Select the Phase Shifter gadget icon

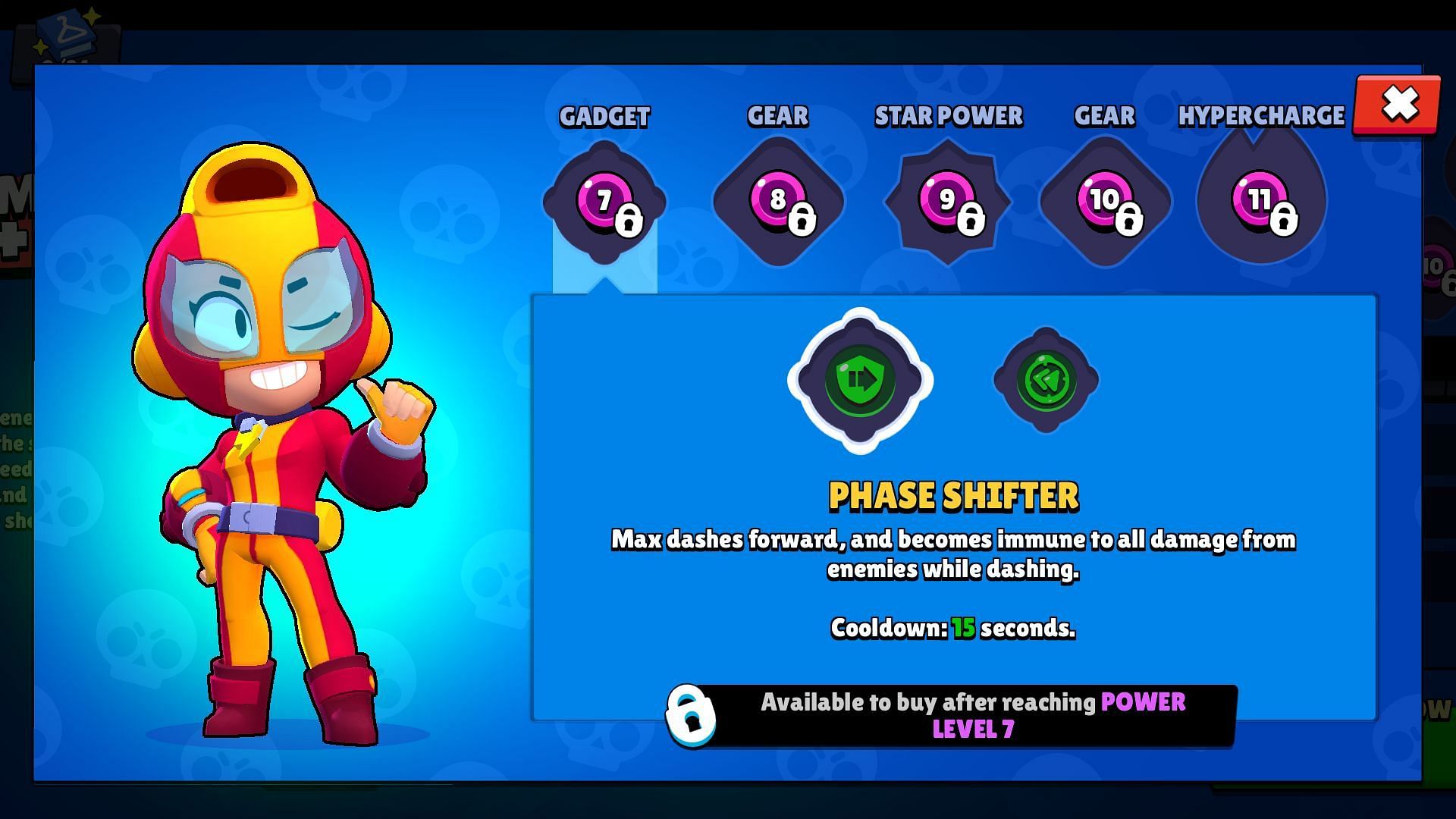(860, 380)
